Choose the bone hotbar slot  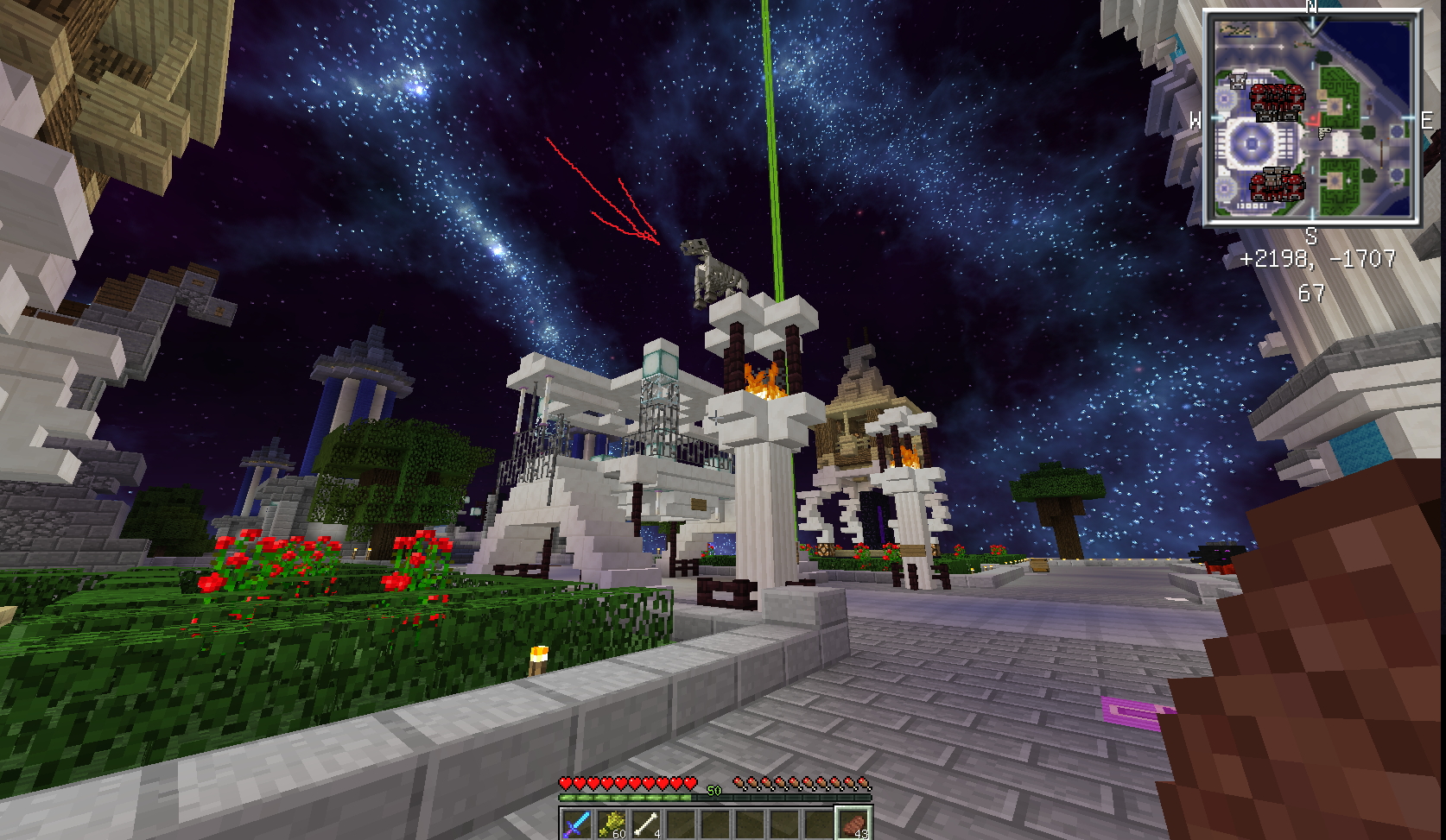click(x=646, y=824)
